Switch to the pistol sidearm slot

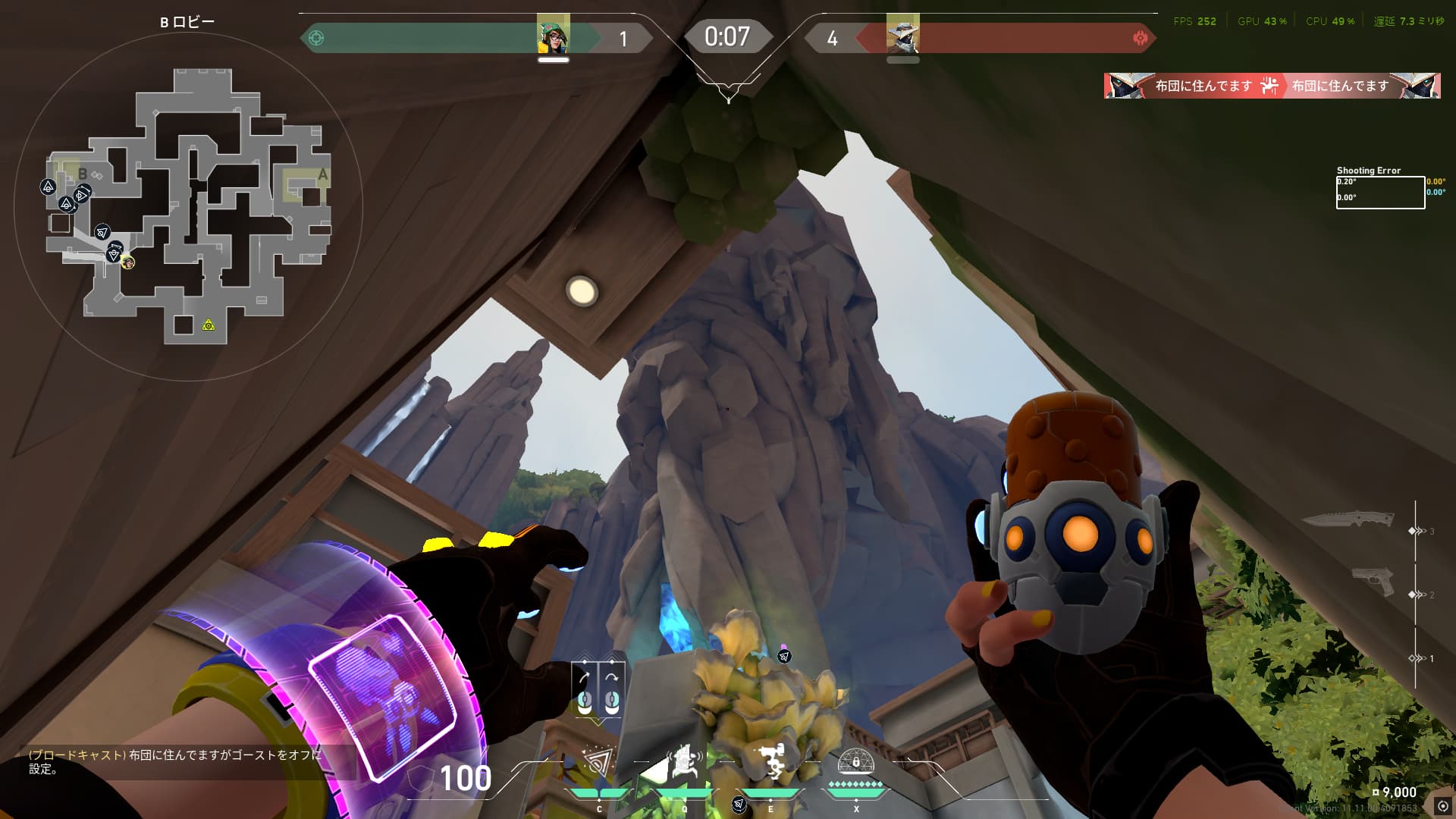point(1373,582)
